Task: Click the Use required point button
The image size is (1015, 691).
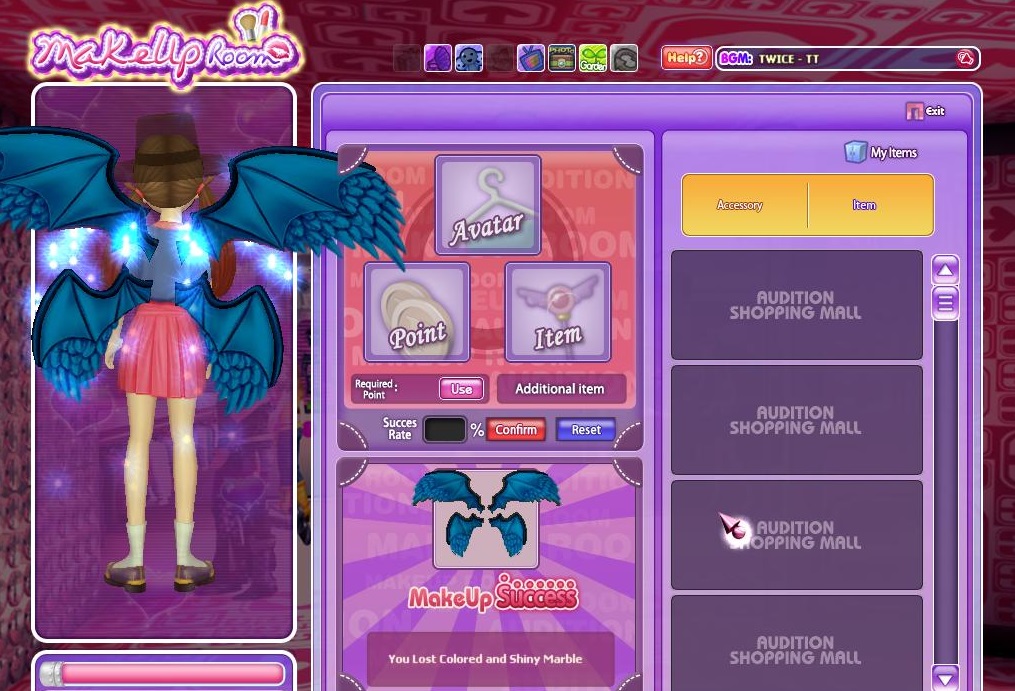Action: (x=461, y=389)
